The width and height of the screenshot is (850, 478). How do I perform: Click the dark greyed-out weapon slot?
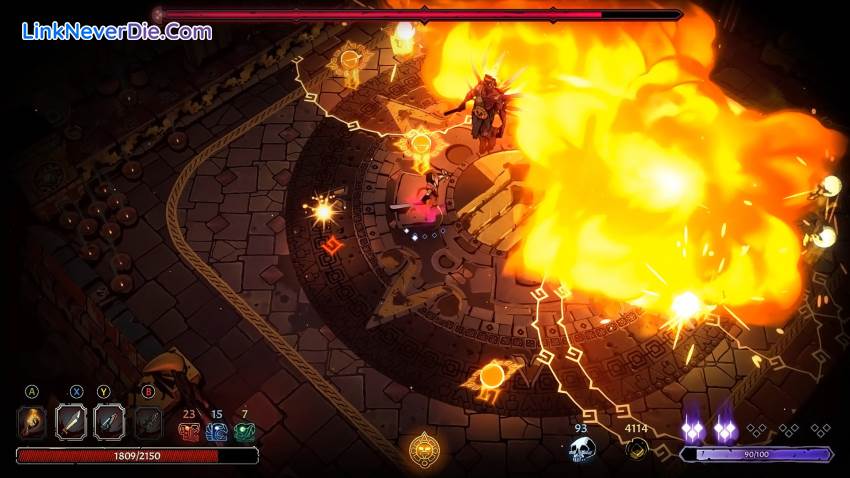click(148, 422)
